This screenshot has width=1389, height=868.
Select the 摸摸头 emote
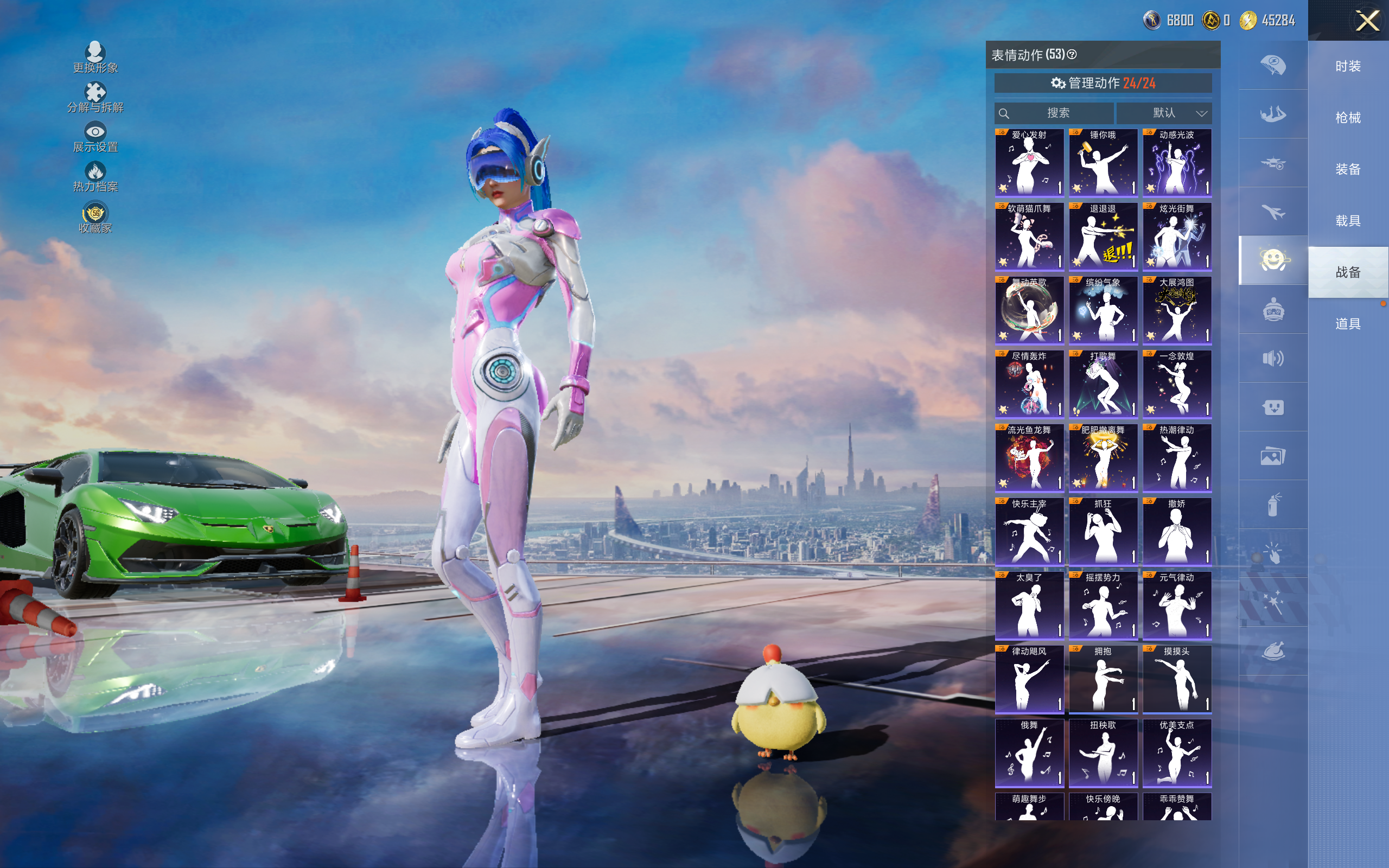(1177, 679)
